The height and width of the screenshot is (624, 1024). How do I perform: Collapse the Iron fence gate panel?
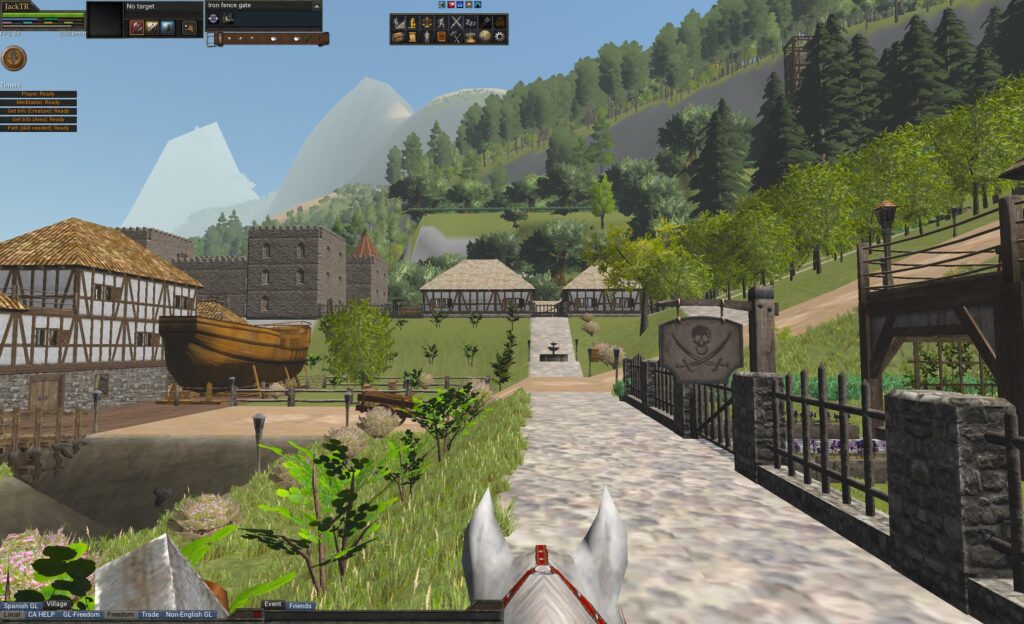click(317, 5)
